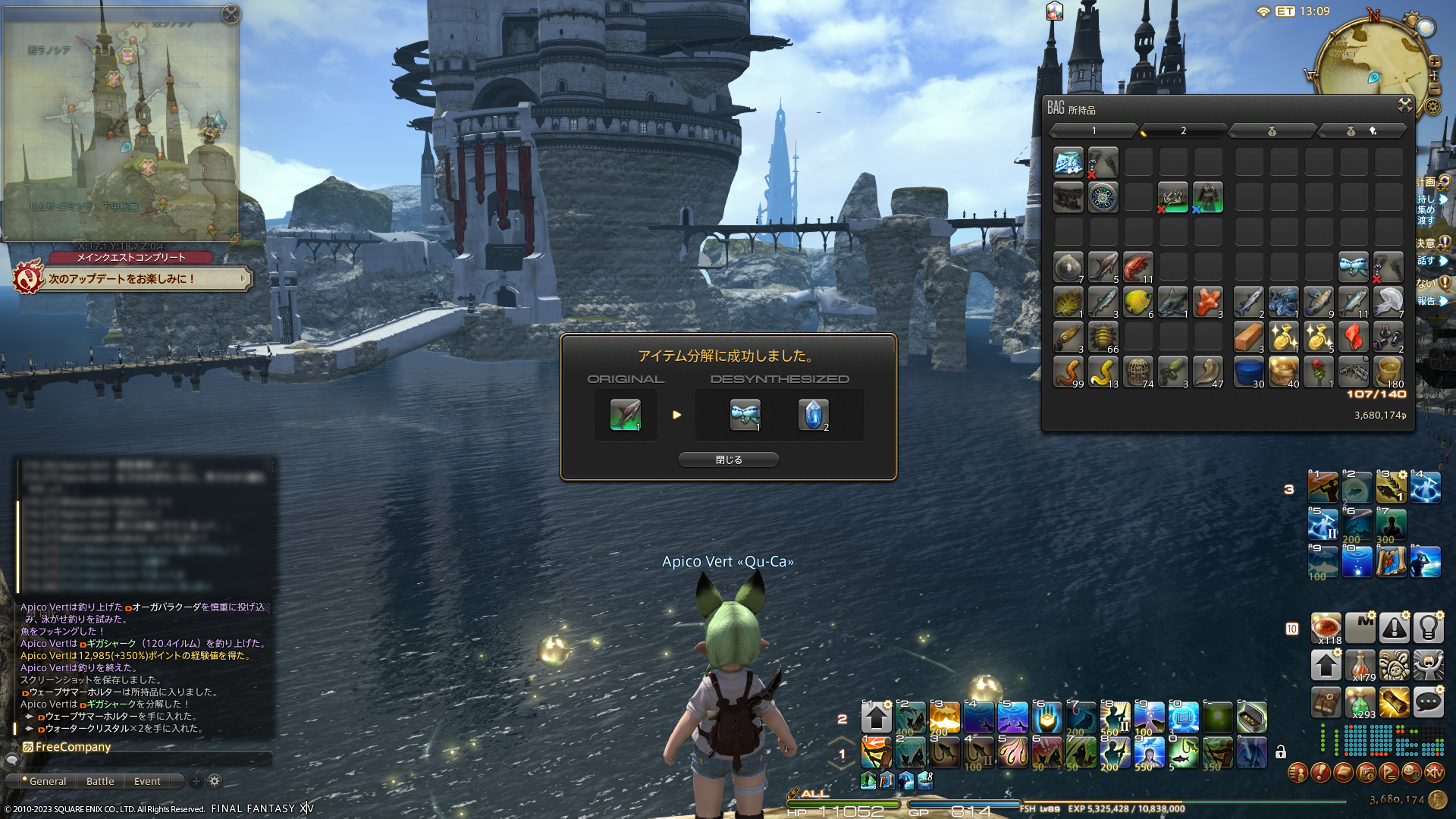The image size is (1456, 819).
Task: Close the BAG inventory window
Action: (1404, 105)
